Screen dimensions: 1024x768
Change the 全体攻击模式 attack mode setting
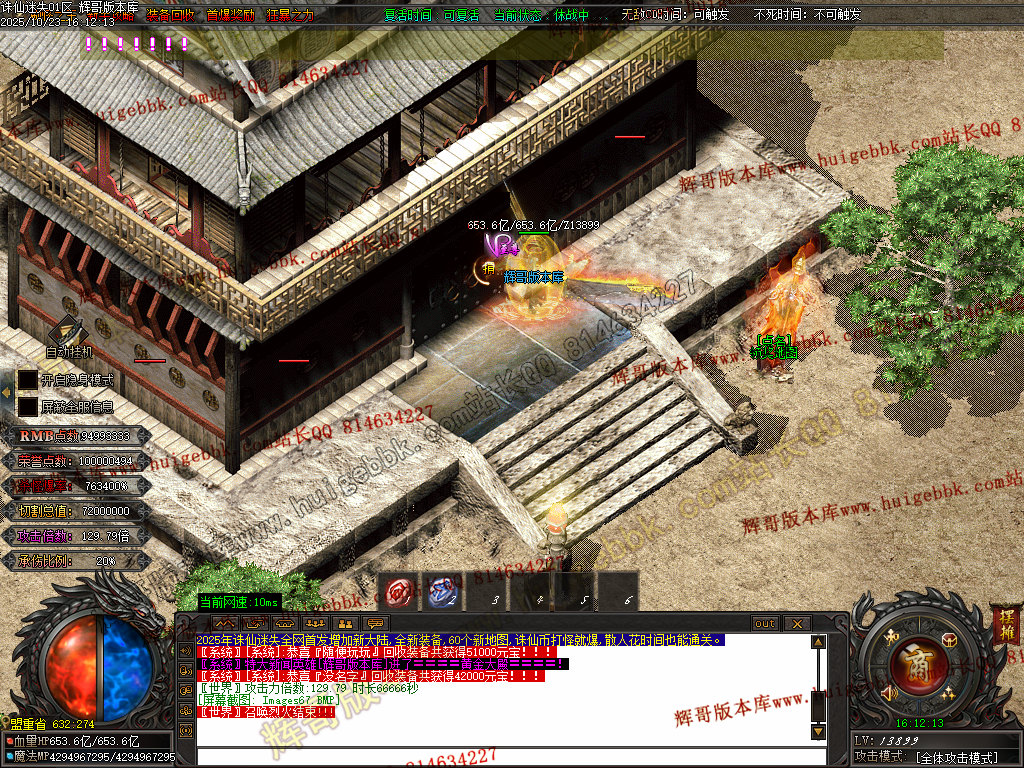point(957,758)
